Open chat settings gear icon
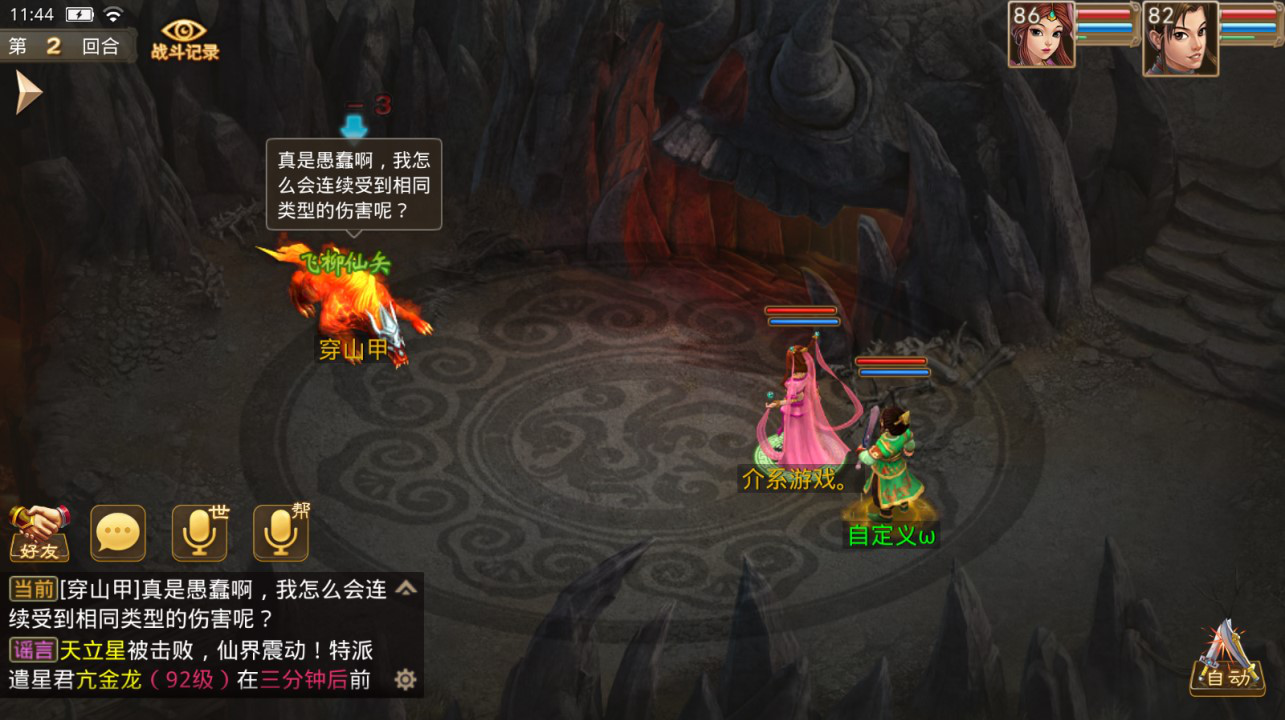The image size is (1285, 720). [x=405, y=680]
